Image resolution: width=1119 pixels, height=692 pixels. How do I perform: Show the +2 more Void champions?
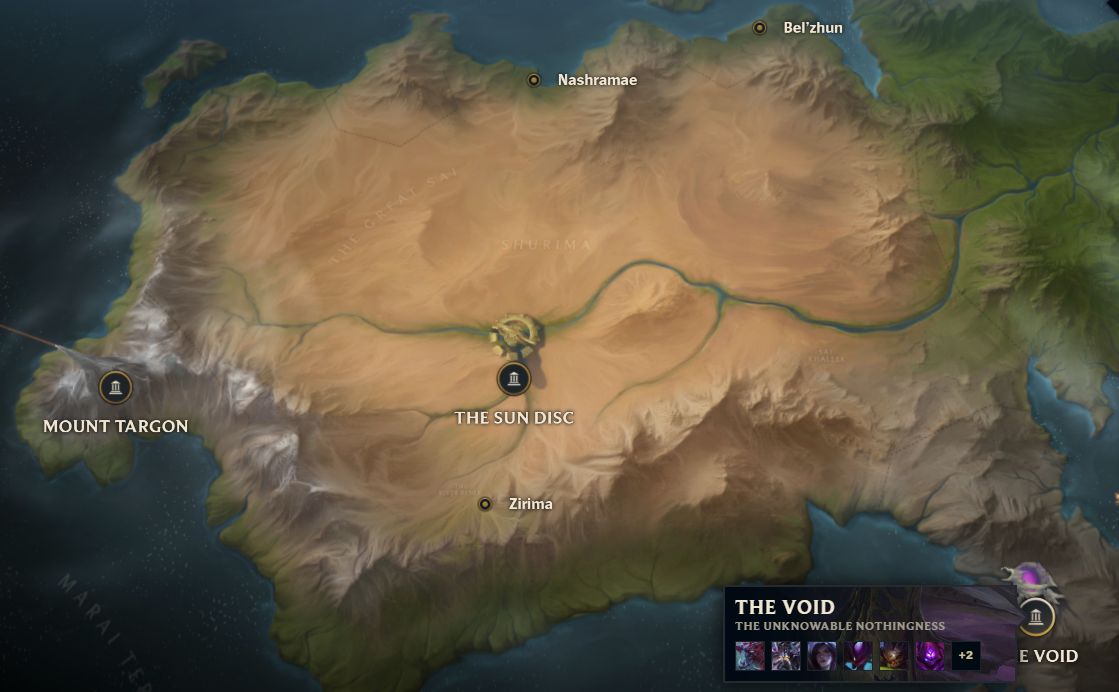(966, 656)
